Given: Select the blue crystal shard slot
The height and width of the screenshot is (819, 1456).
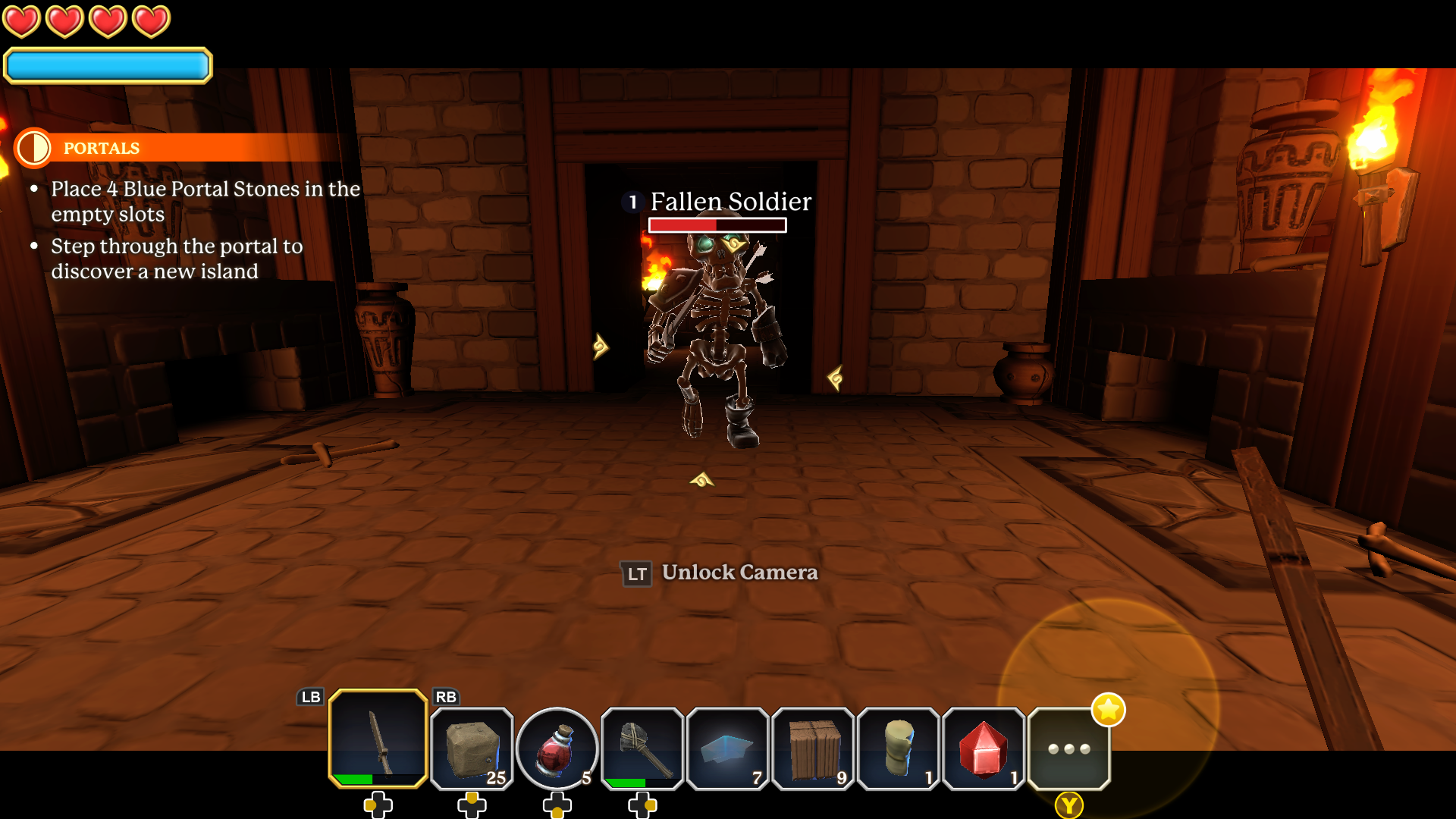Looking at the screenshot, I should tap(727, 748).
